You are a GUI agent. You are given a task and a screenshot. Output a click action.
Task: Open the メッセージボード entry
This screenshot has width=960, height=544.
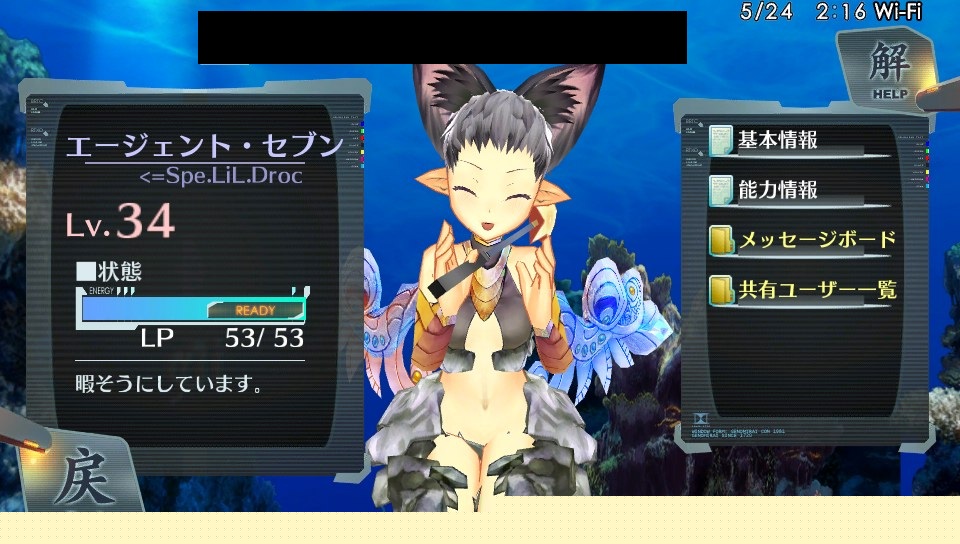802,240
